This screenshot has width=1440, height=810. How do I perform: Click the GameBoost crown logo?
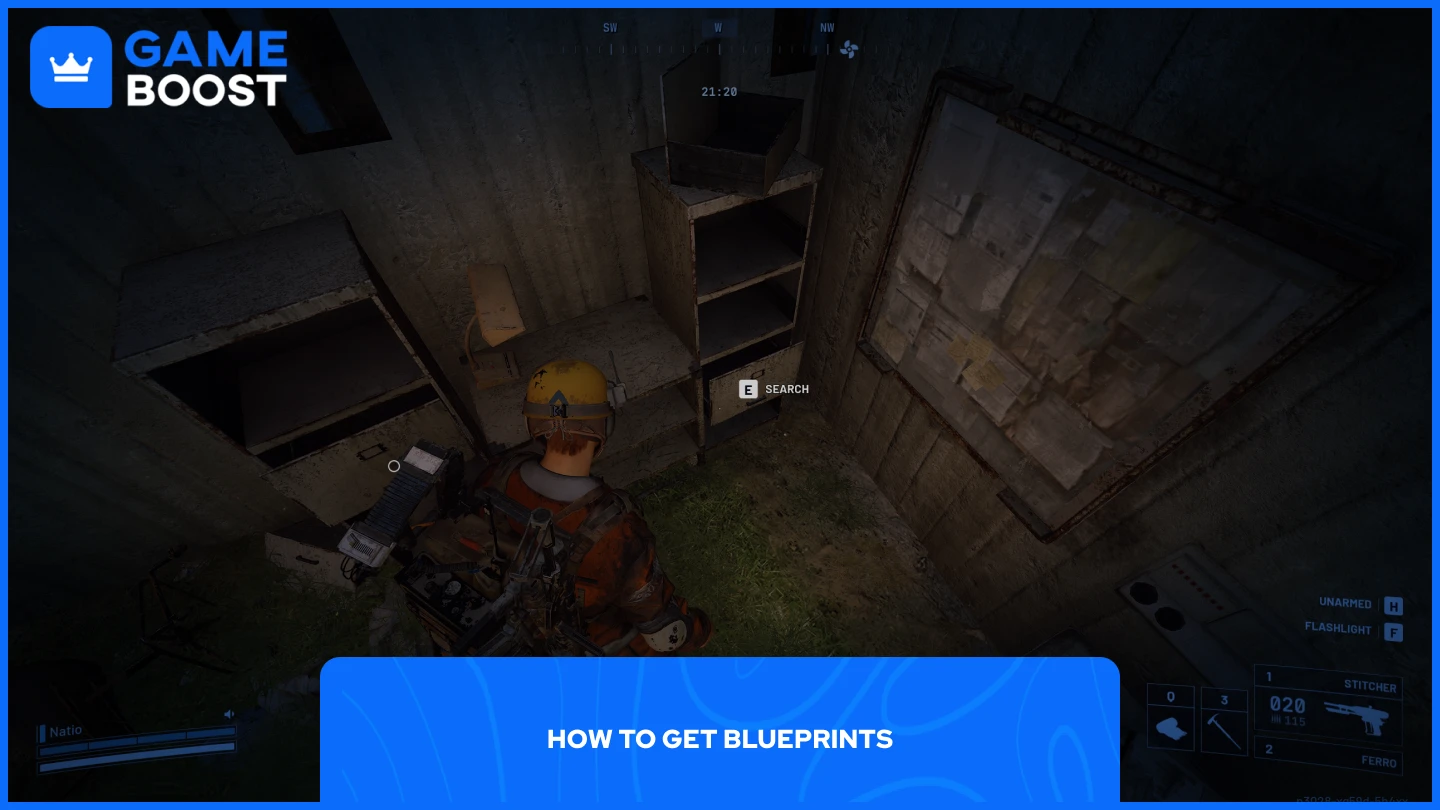(x=70, y=66)
